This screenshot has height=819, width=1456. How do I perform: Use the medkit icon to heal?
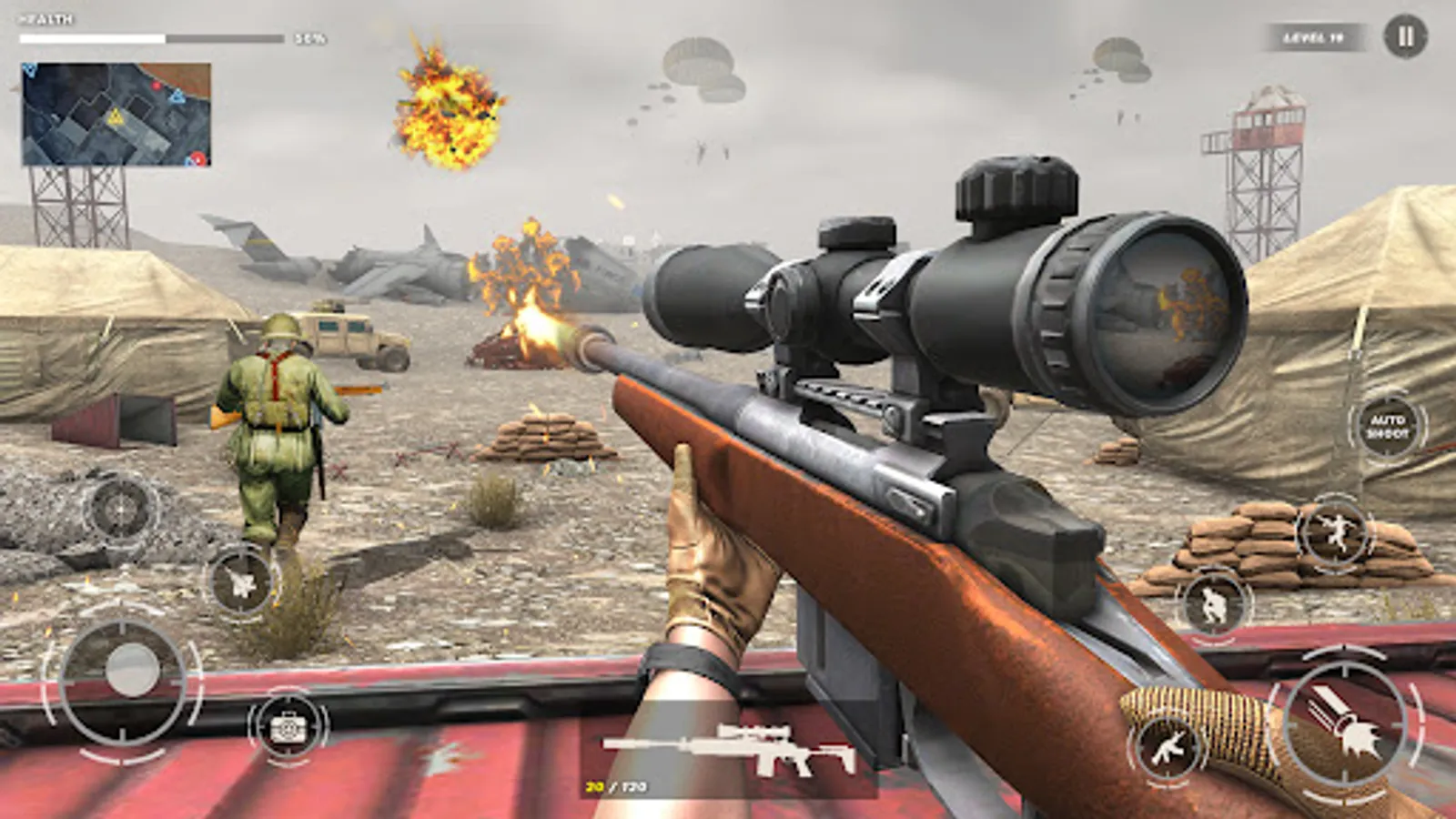tap(287, 726)
